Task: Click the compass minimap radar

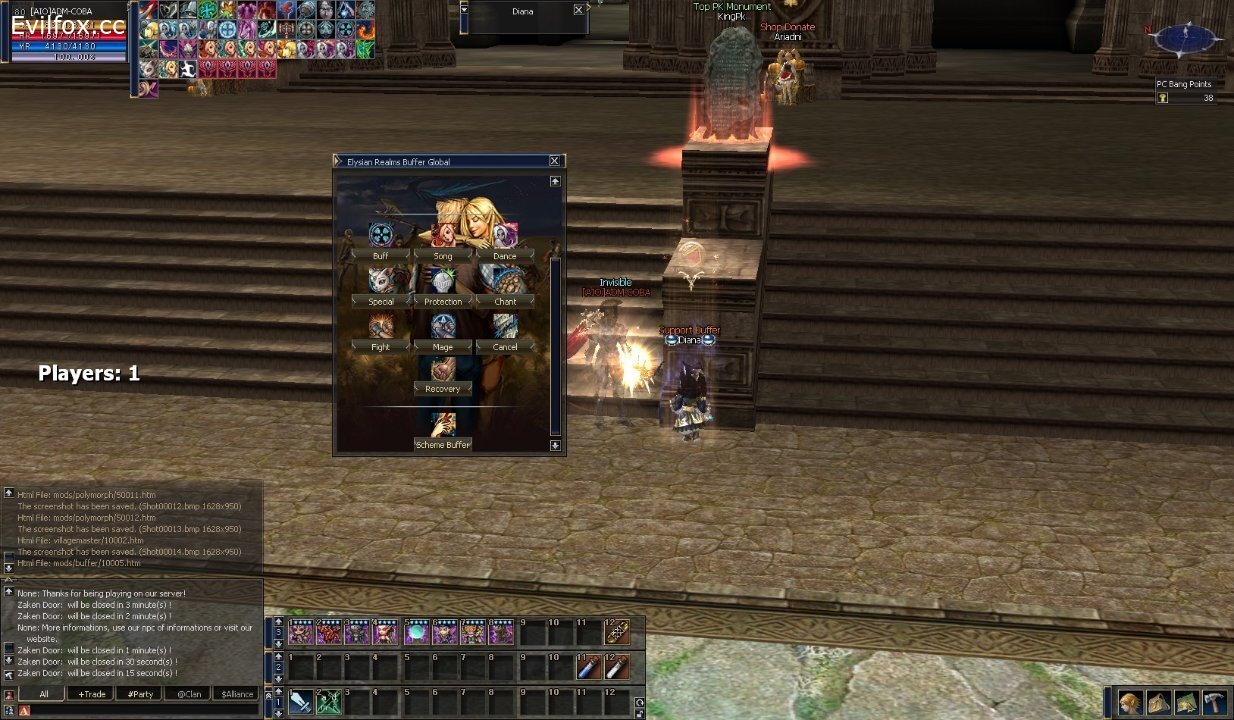Action: (x=1185, y=39)
